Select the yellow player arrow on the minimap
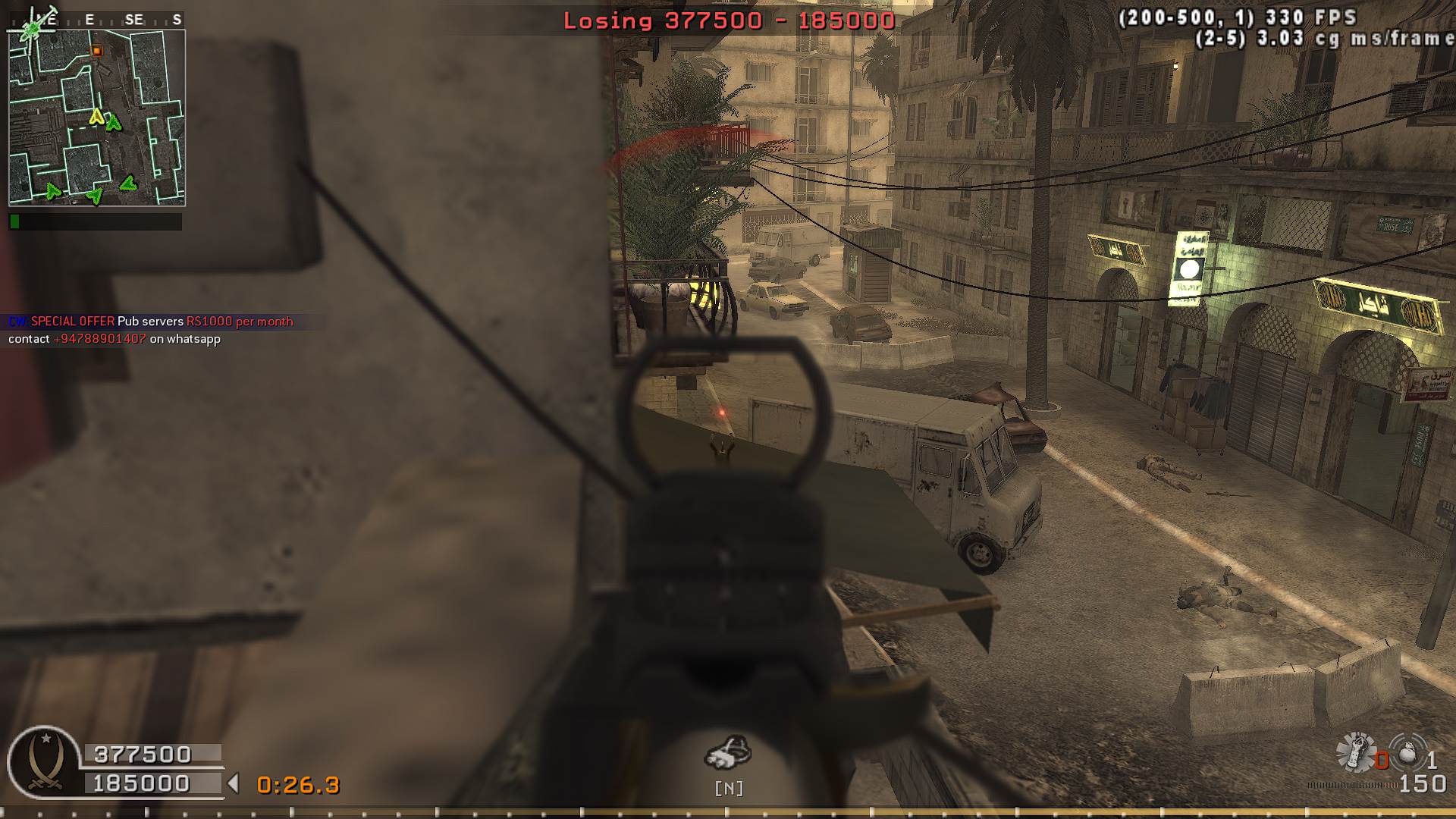Image resolution: width=1456 pixels, height=819 pixels. 96,116
